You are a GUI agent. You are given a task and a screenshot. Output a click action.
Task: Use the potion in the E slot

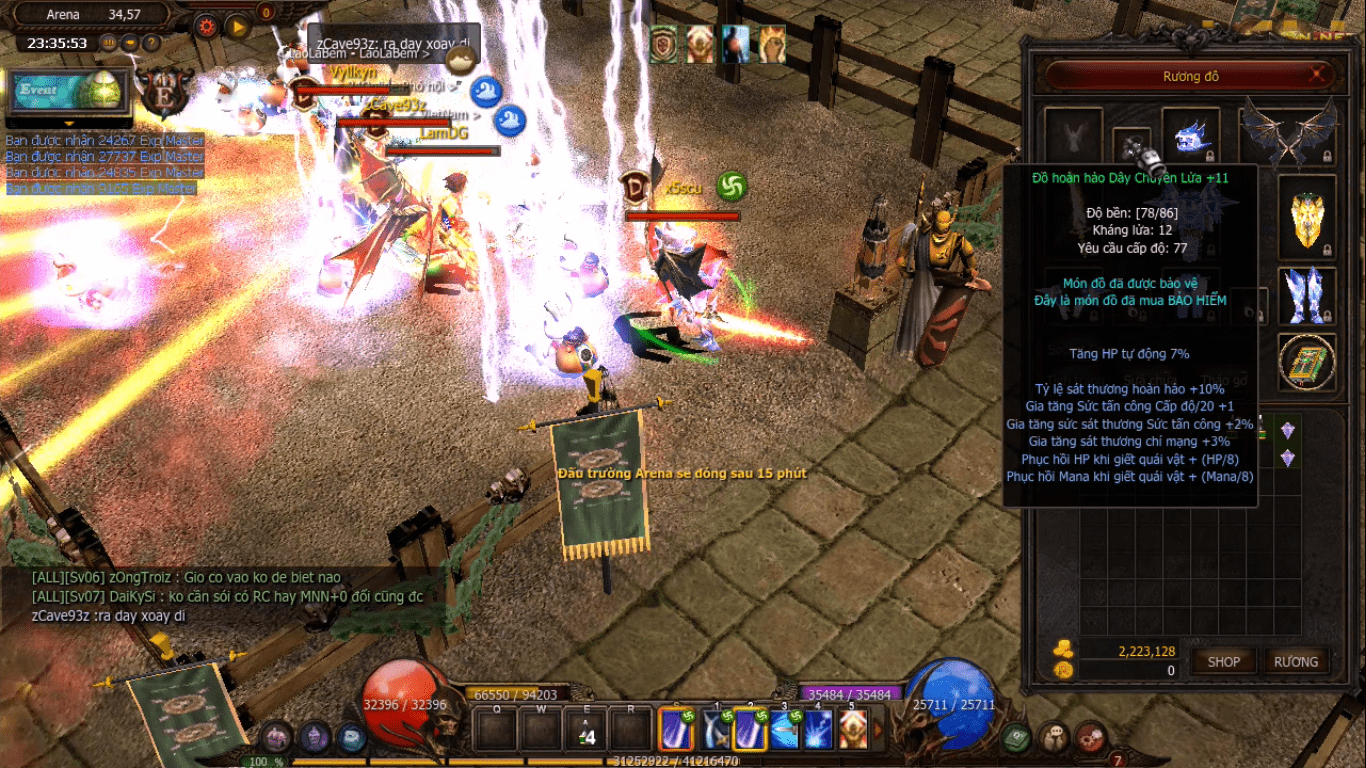587,729
